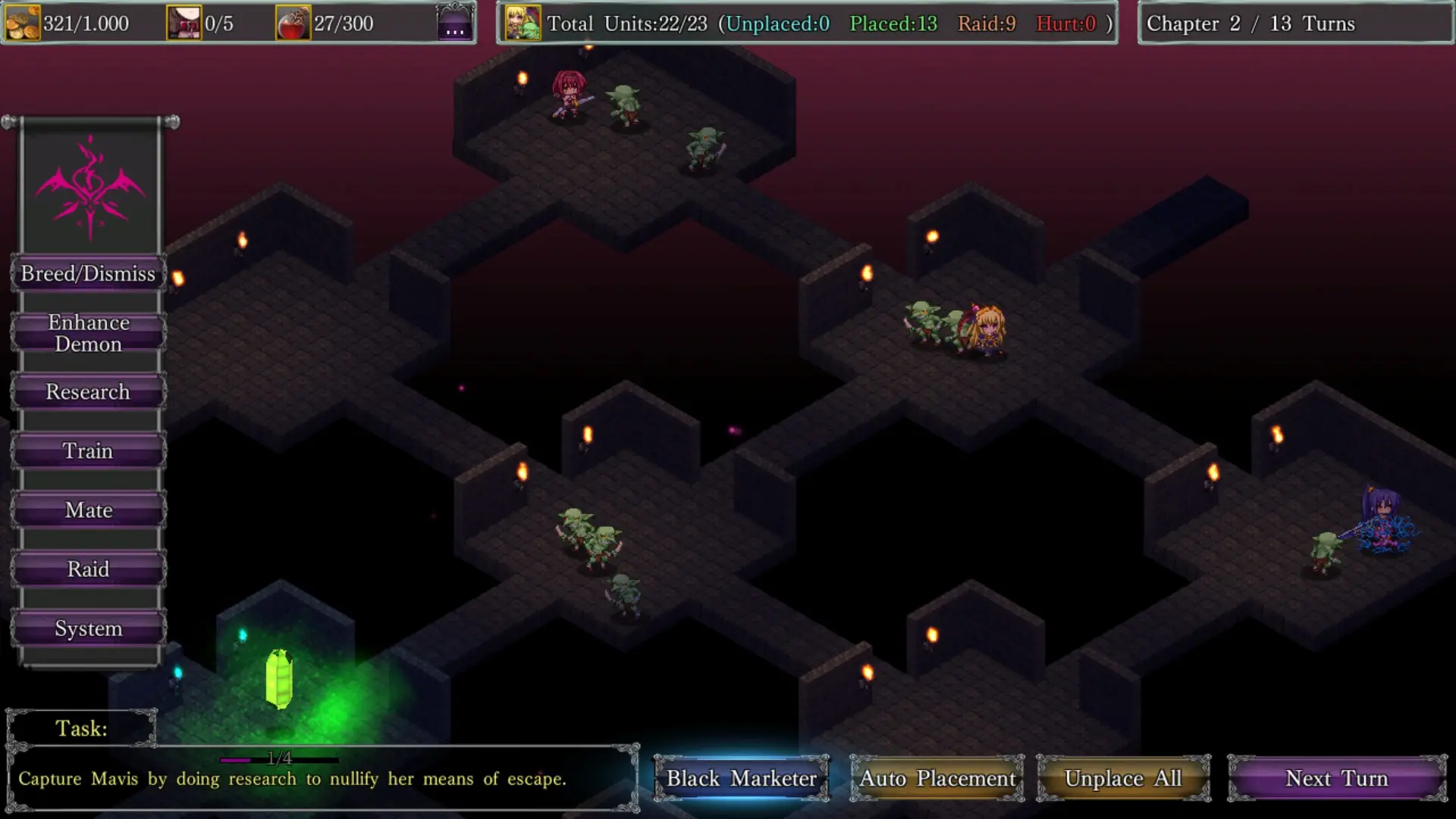End the turn with Next Turn
This screenshot has width=1456, height=819.
click(x=1336, y=778)
